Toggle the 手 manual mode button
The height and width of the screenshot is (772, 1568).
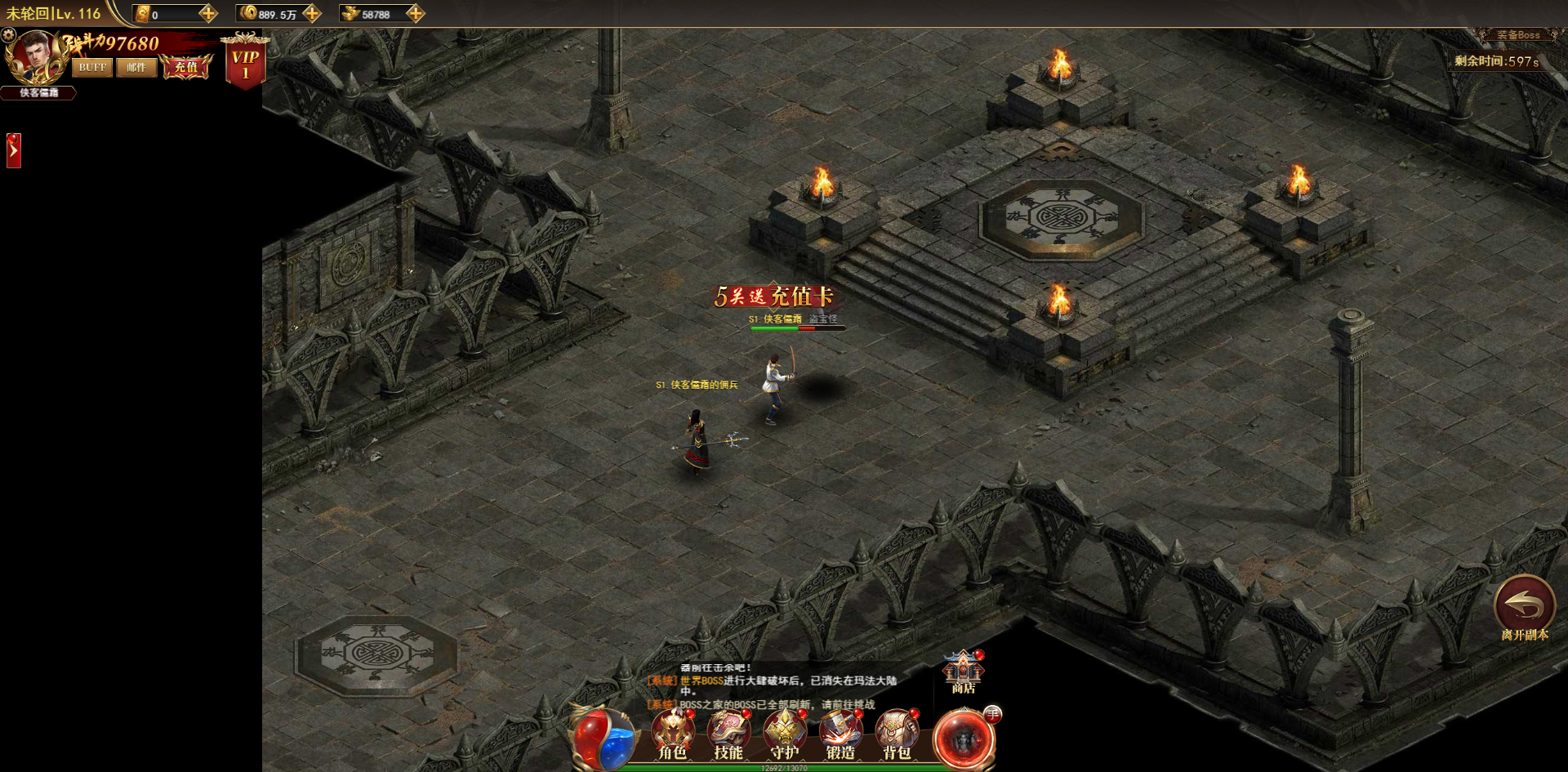[992, 714]
